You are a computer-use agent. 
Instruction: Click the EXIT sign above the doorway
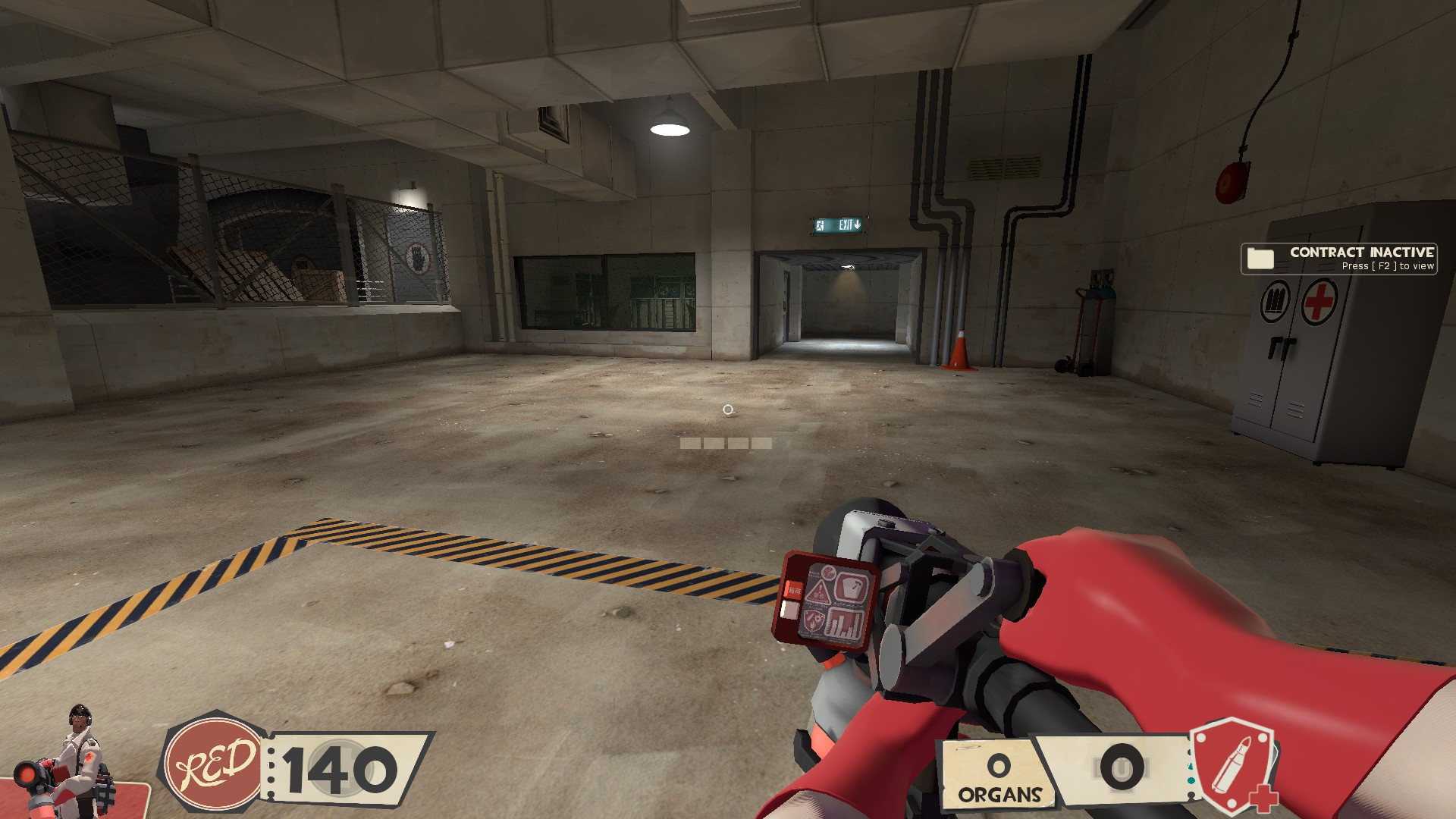pos(839,224)
